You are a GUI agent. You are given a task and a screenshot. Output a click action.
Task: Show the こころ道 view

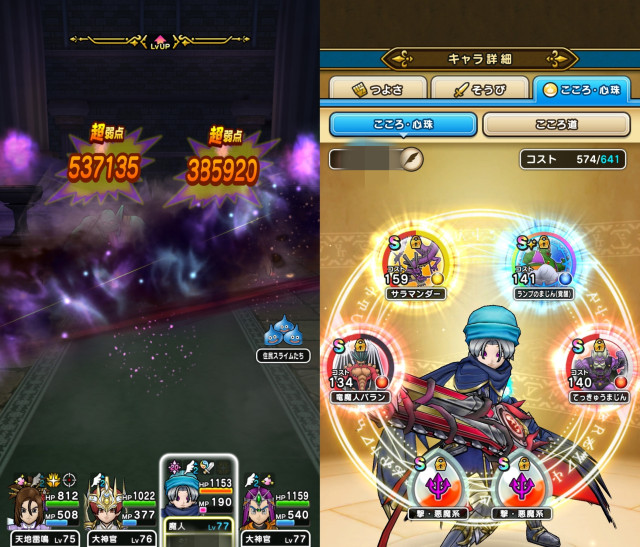[556, 125]
